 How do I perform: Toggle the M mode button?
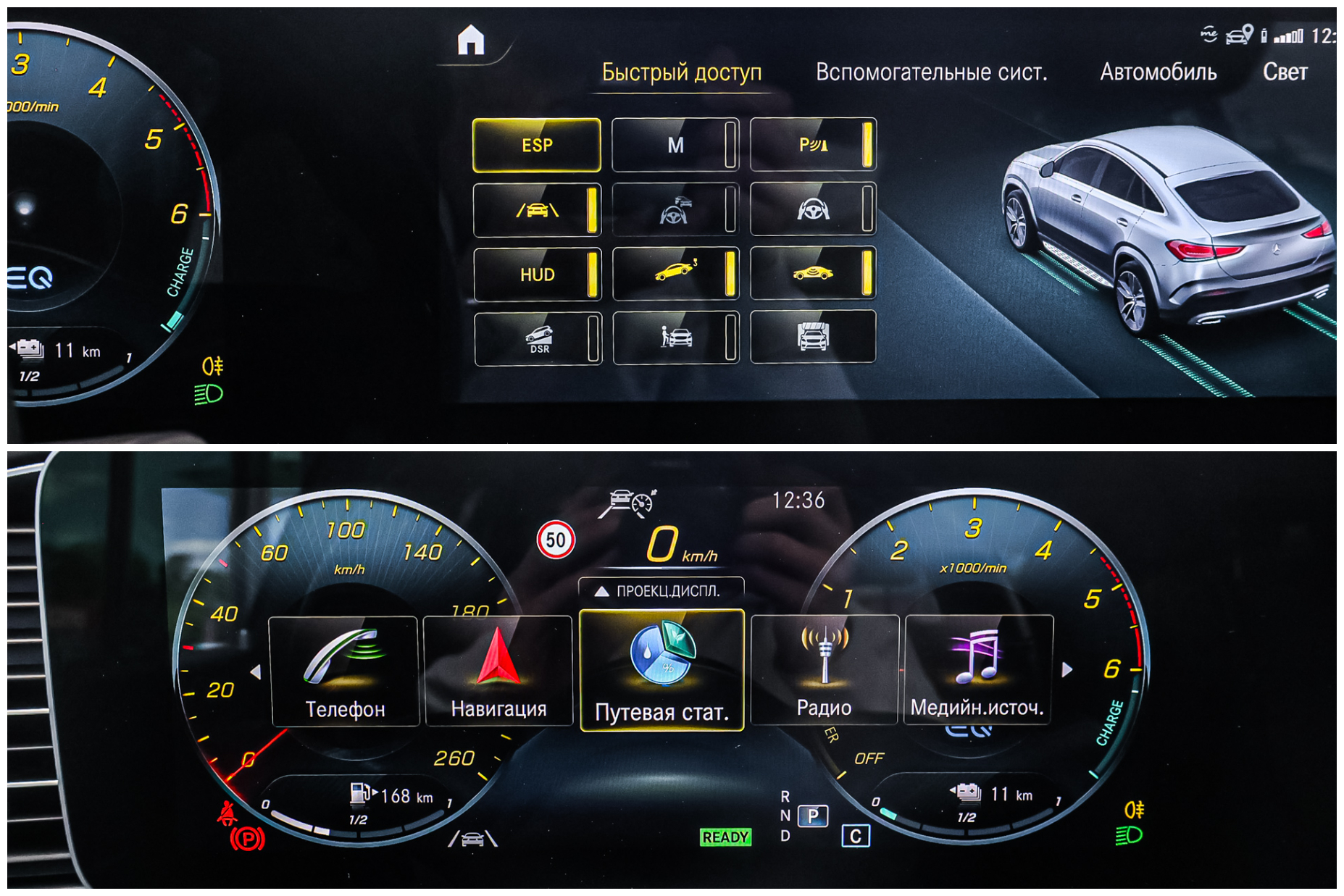click(x=675, y=145)
